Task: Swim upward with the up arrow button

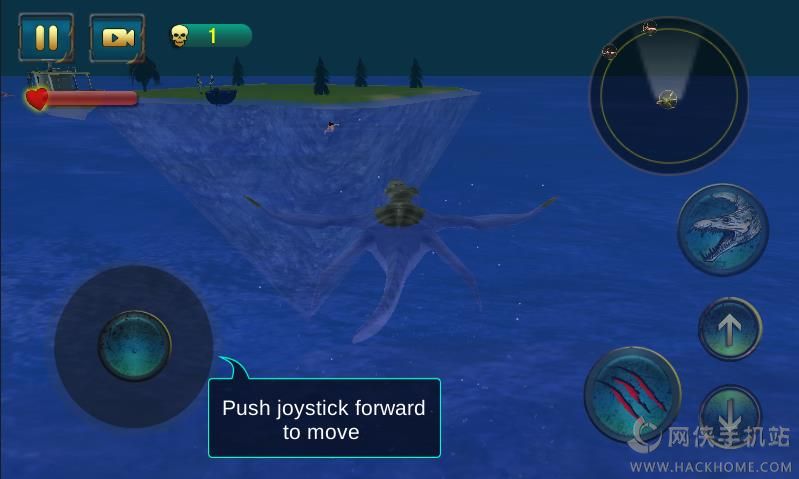Action: pos(729,329)
